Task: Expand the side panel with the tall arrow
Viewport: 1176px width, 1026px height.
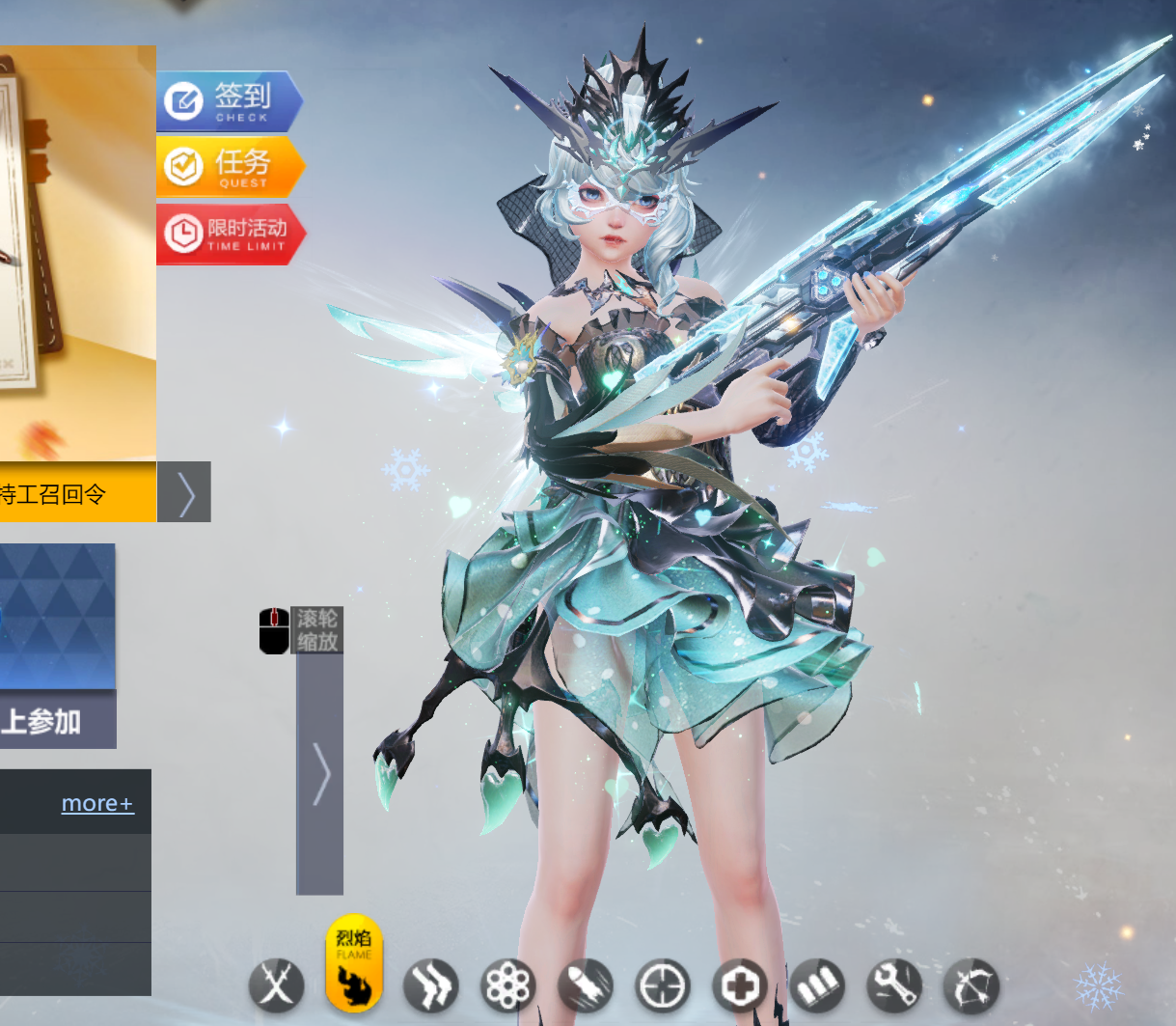Action: tap(320, 772)
